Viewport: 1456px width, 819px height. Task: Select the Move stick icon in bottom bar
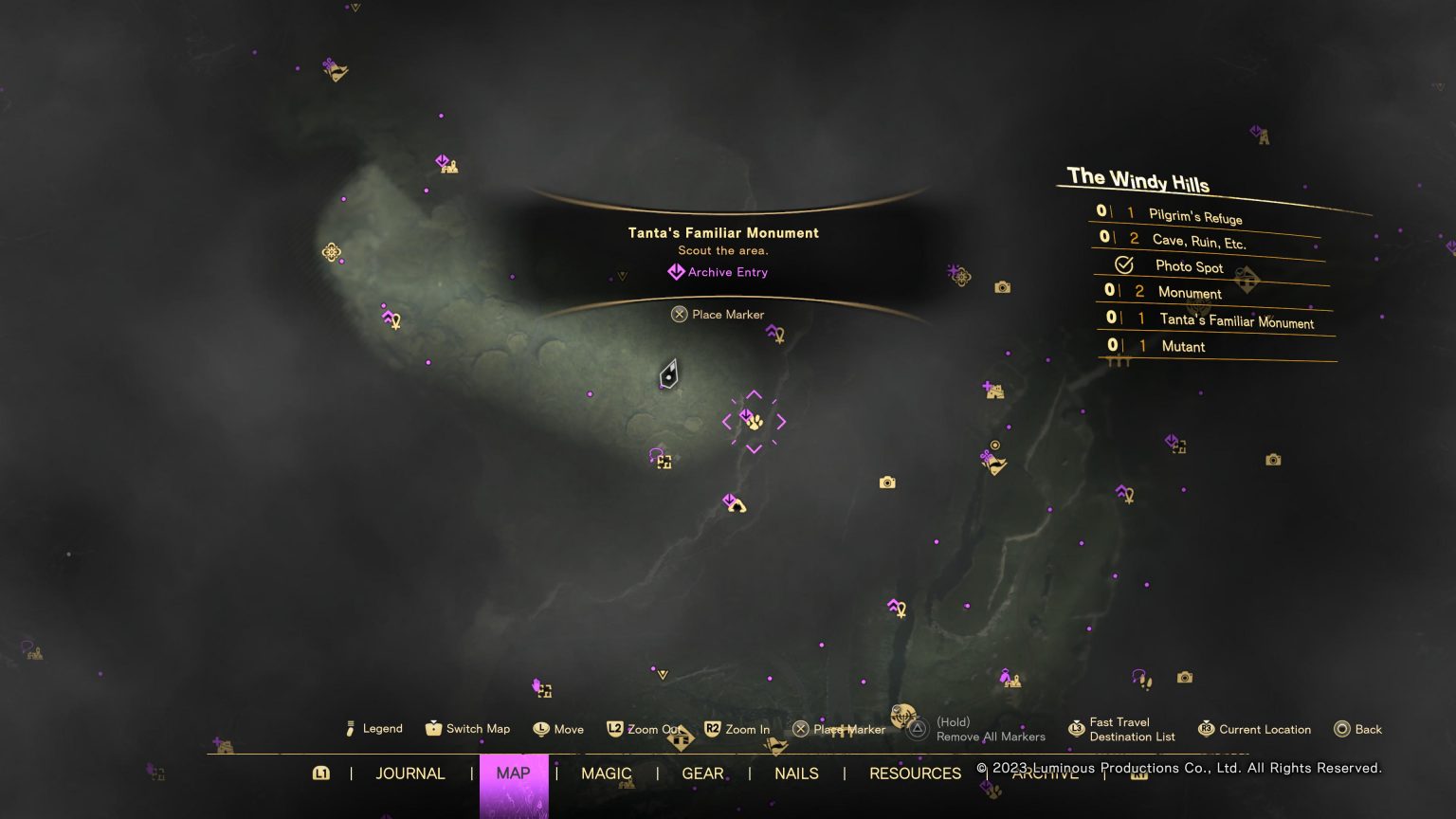click(540, 729)
